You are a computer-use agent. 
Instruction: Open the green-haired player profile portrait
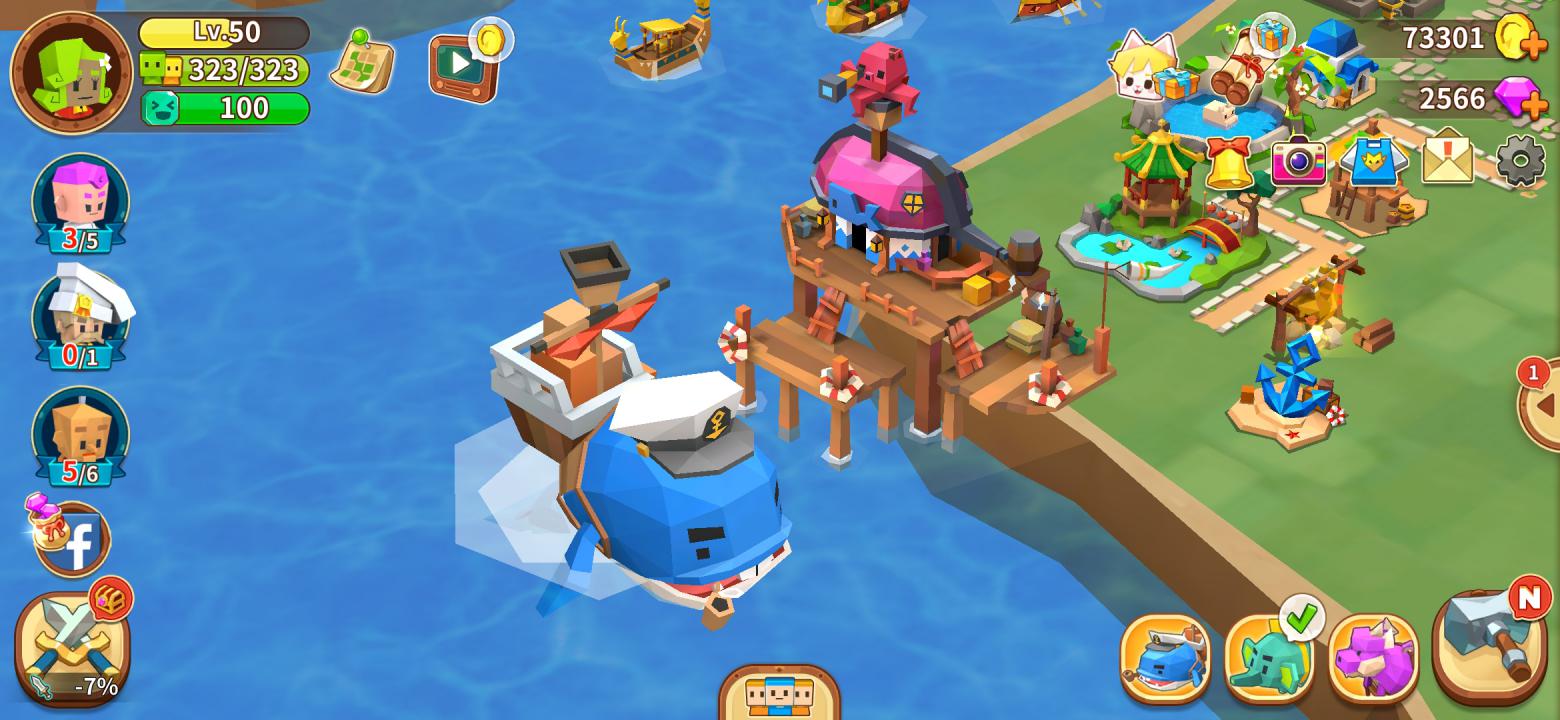71,72
